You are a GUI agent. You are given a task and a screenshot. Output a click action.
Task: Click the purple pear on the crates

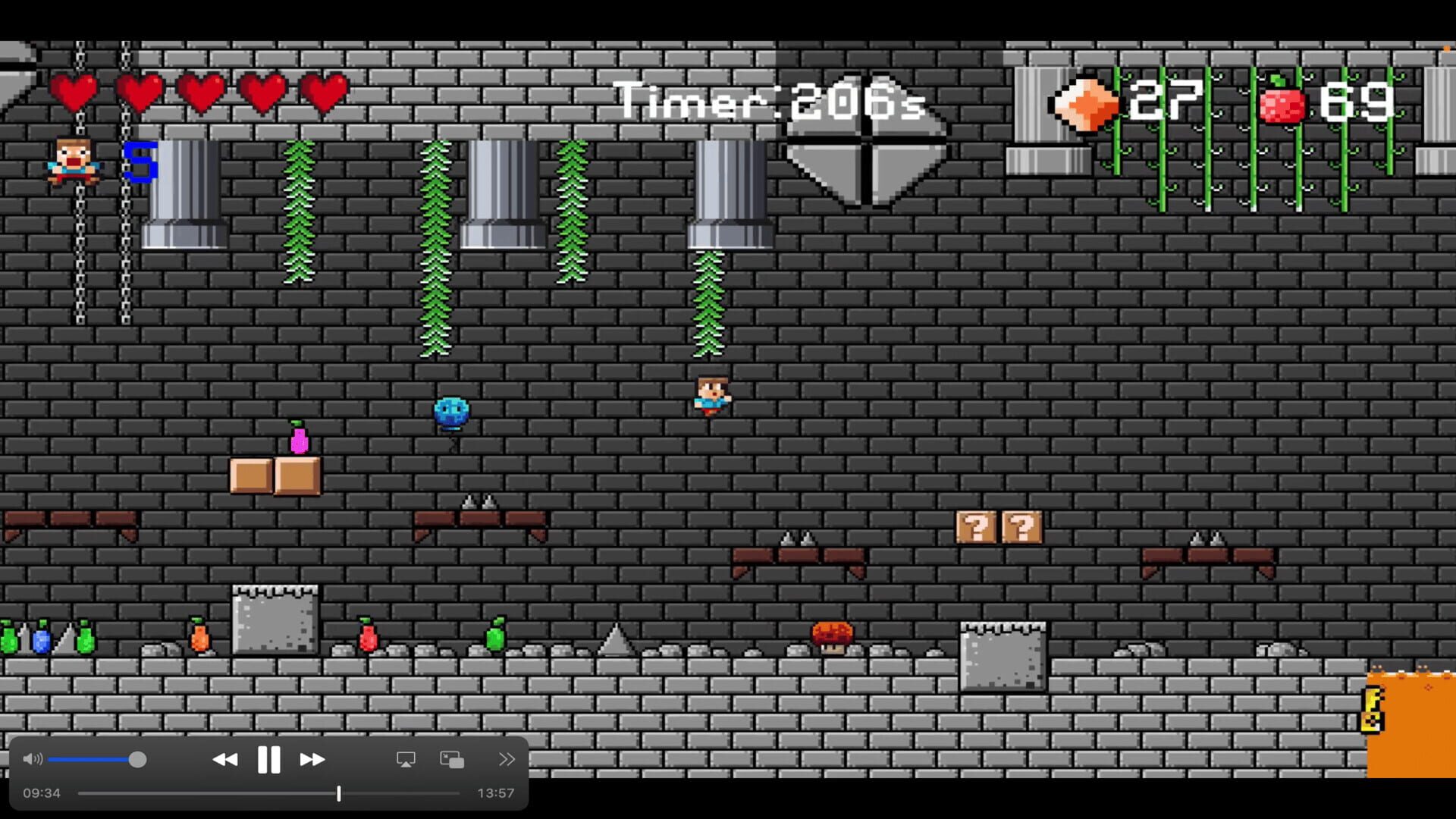[299, 438]
